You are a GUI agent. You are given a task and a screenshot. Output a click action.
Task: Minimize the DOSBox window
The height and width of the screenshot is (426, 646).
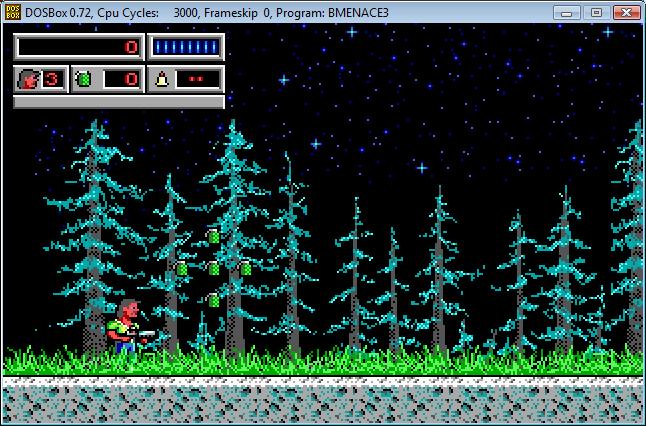pyautogui.click(x=569, y=12)
